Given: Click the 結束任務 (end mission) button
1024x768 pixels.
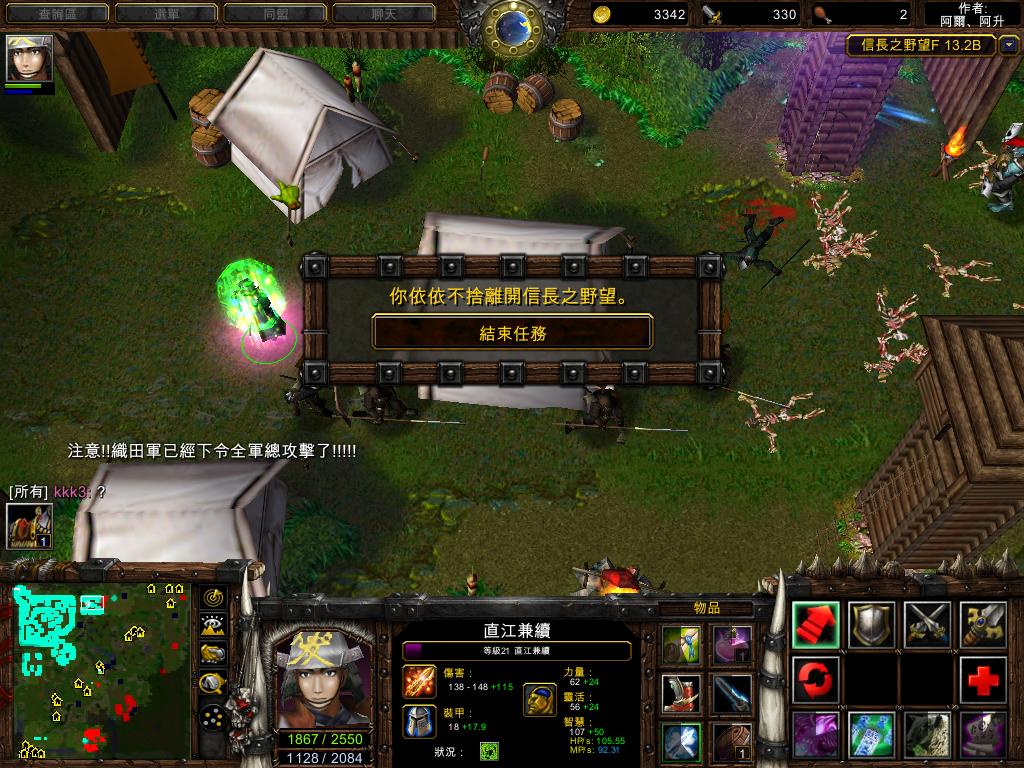Looking at the screenshot, I should tap(512, 332).
